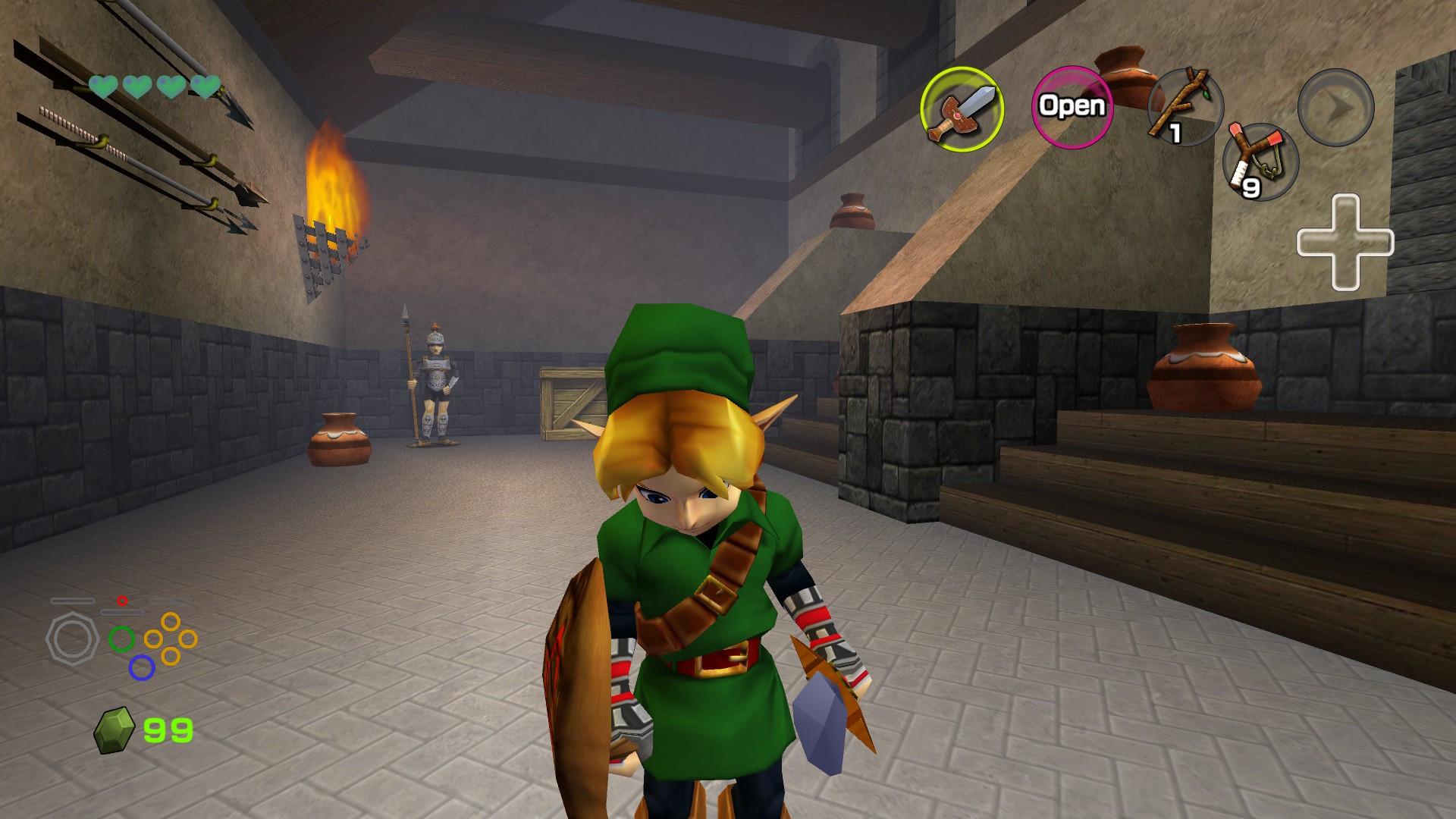Tap the rightmost heart in the health meter
The width and height of the screenshot is (1456, 819).
click(x=206, y=86)
